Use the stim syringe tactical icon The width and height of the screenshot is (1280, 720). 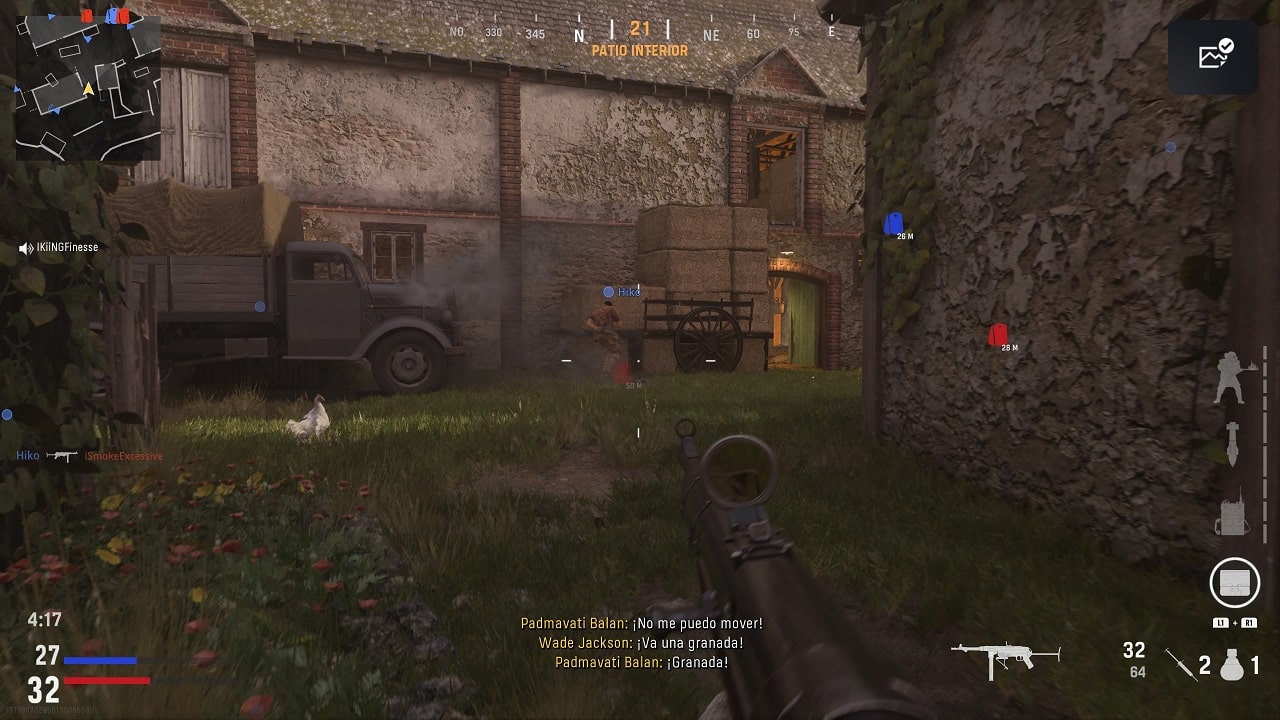(1181, 664)
